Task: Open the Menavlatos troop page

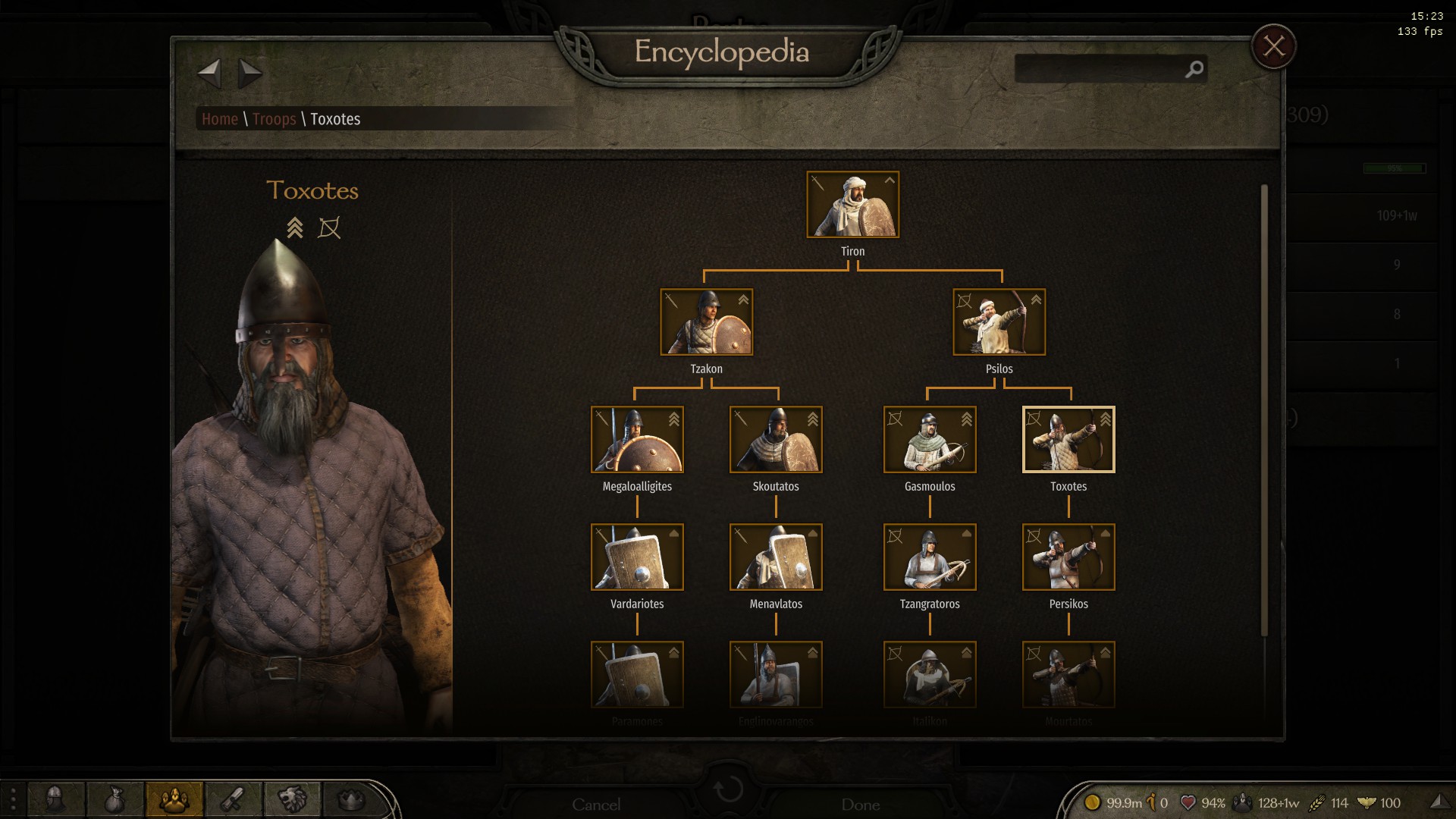Action: coord(776,557)
